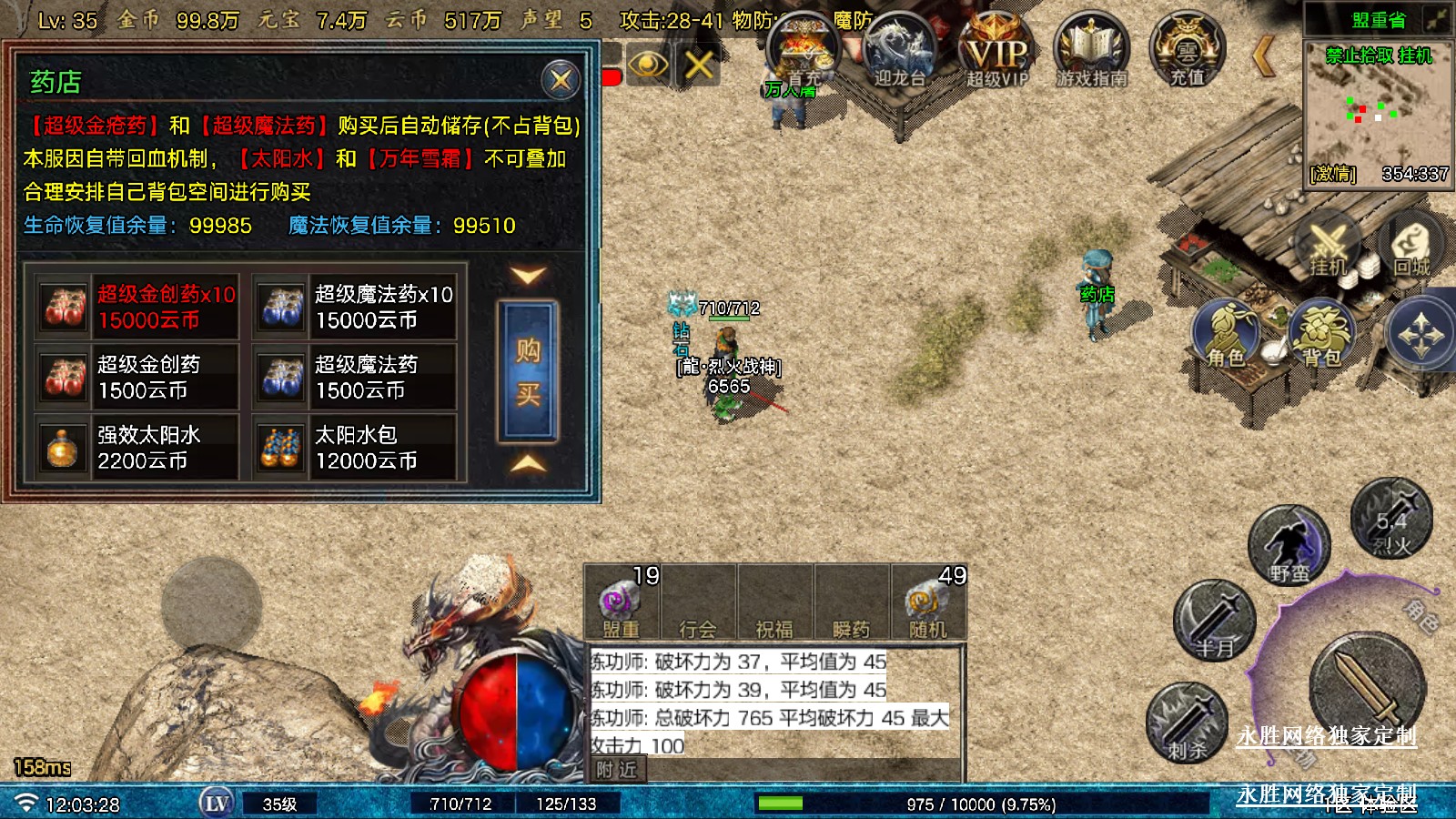
Task: Choose 强效太阳水 for 2200云币
Action: coord(138,448)
